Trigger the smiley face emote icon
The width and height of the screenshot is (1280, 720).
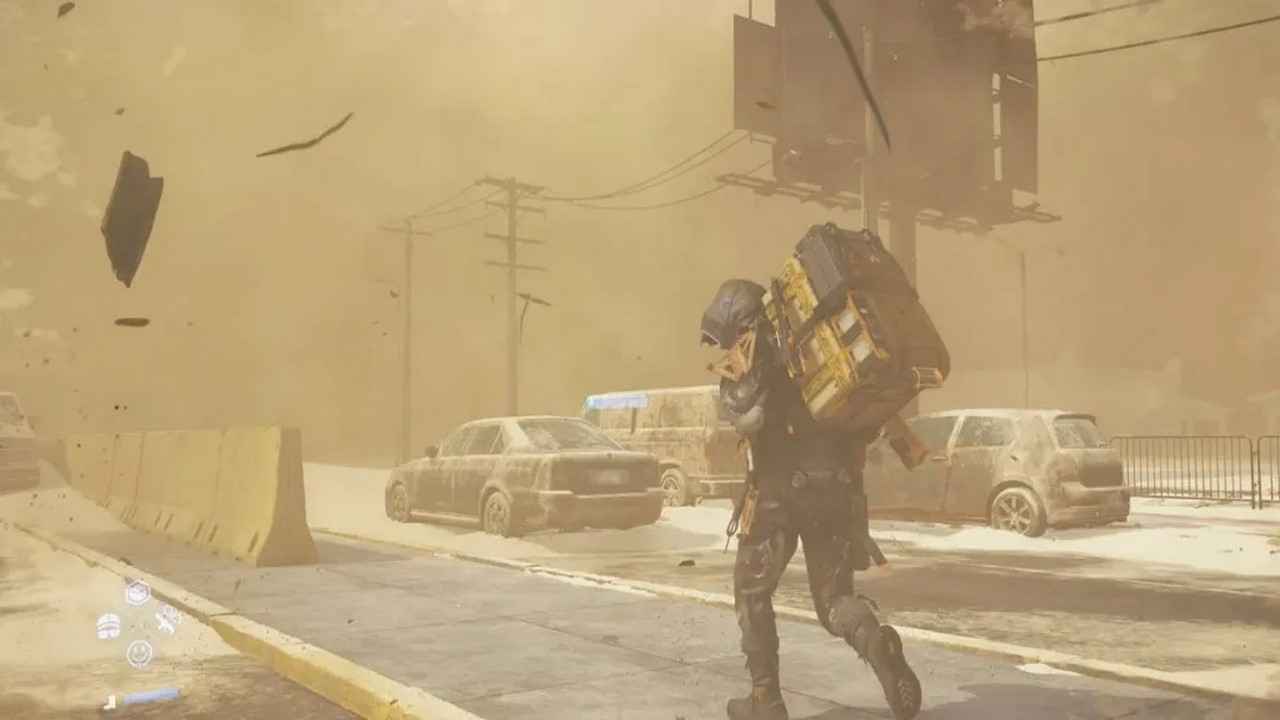coord(137,652)
